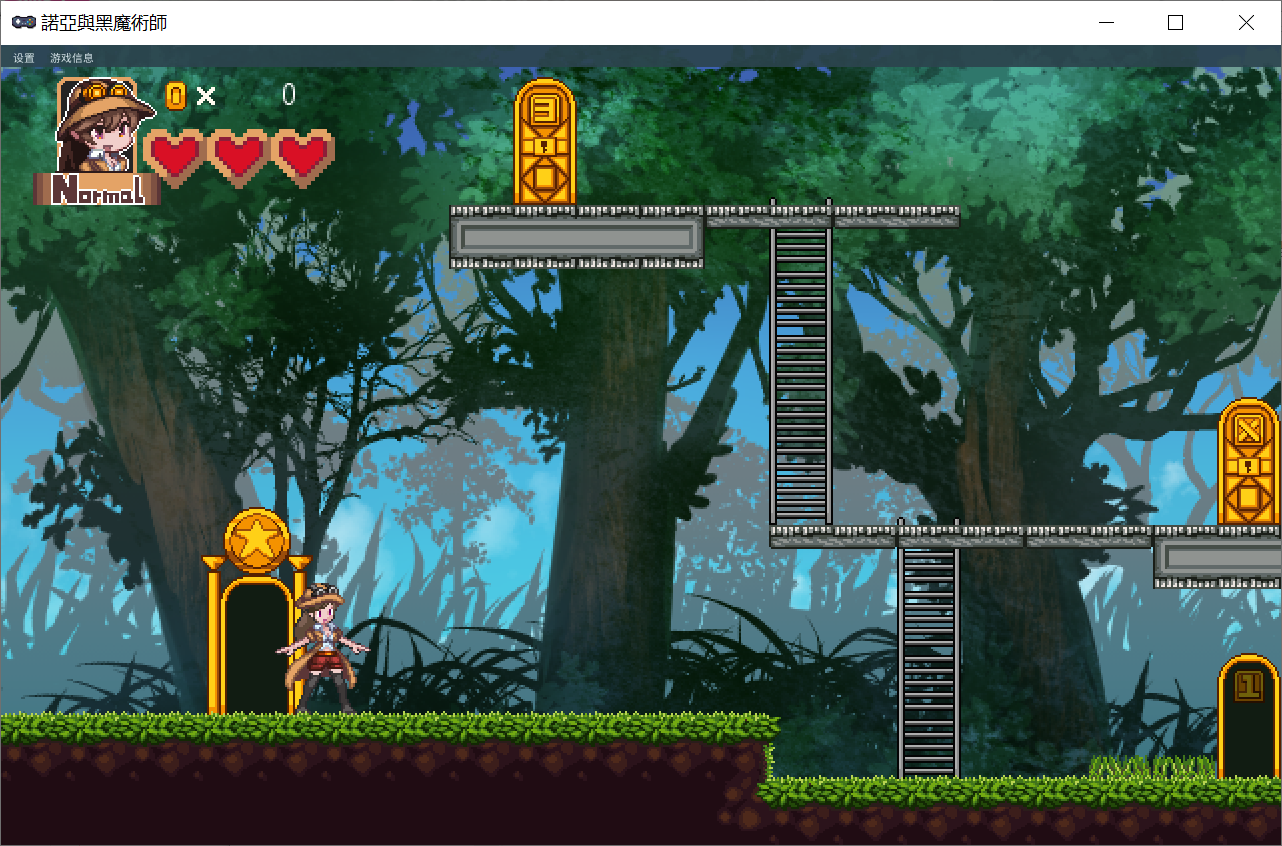Open the 游戏信息 menu
Viewport: 1282px width, 846px height.
coord(72,58)
